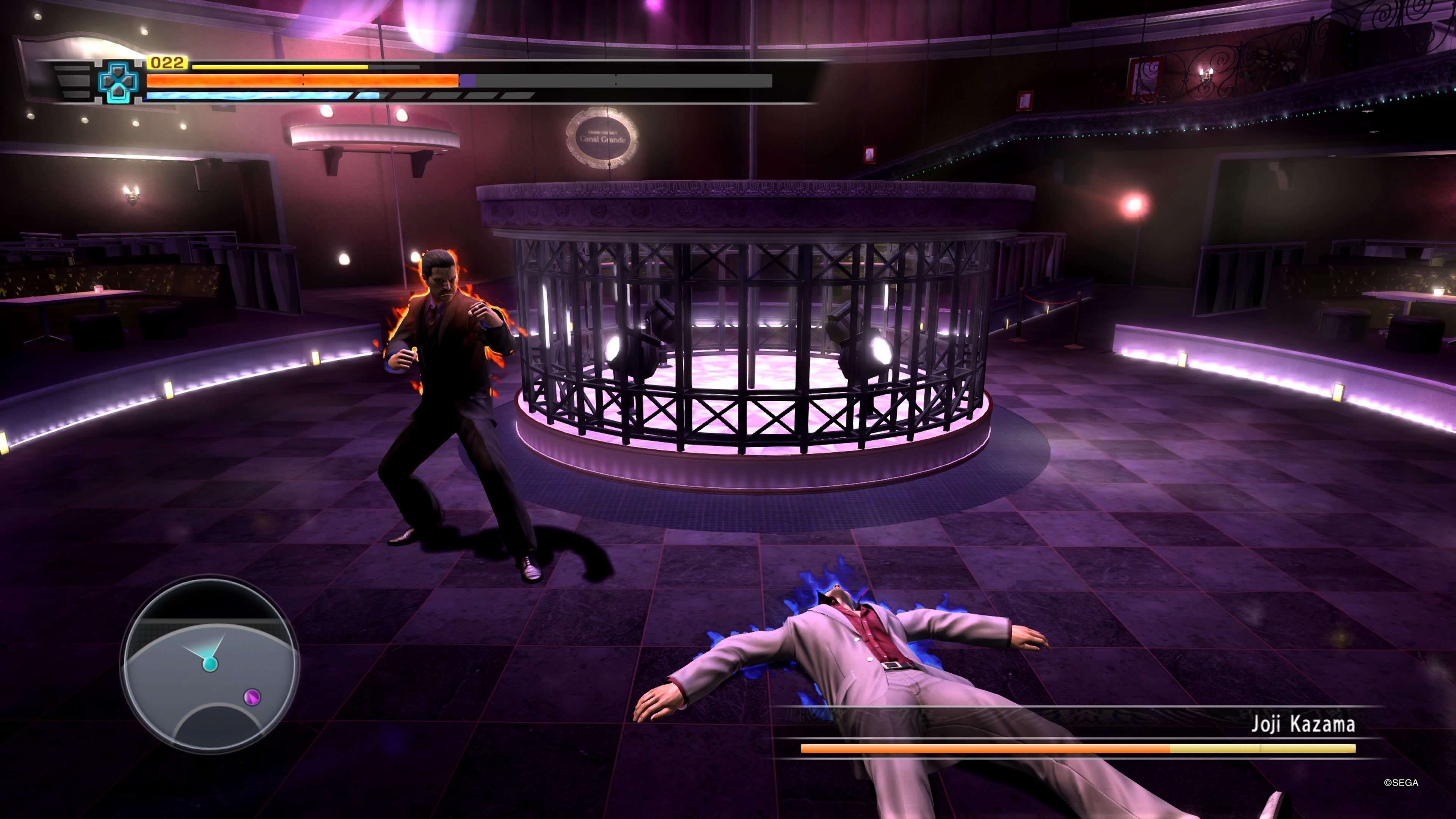Select the cyan player arrow on the minimap
Image resolution: width=1456 pixels, height=819 pixels.
pyautogui.click(x=210, y=665)
